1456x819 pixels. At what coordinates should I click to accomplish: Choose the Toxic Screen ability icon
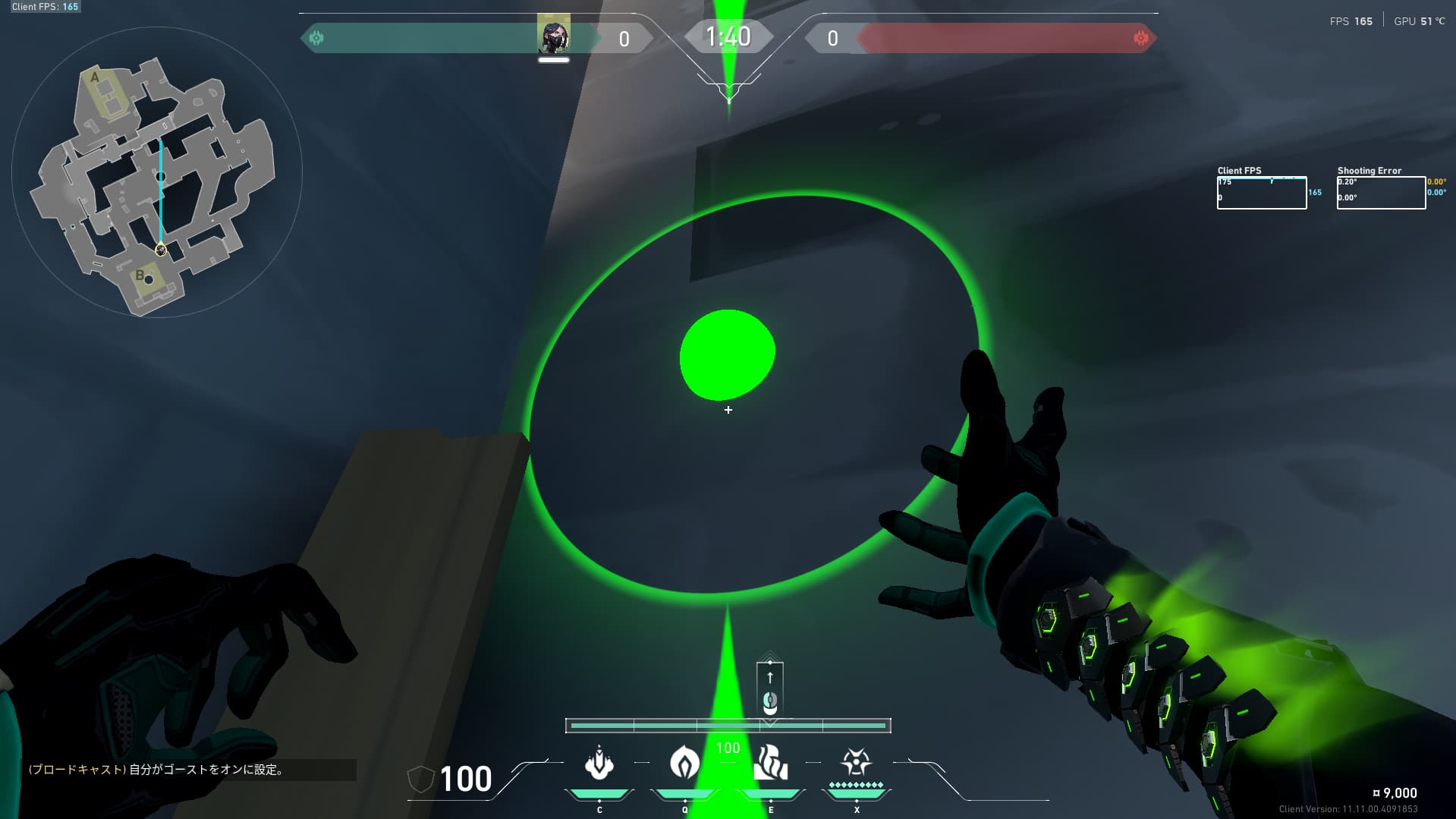tap(770, 764)
